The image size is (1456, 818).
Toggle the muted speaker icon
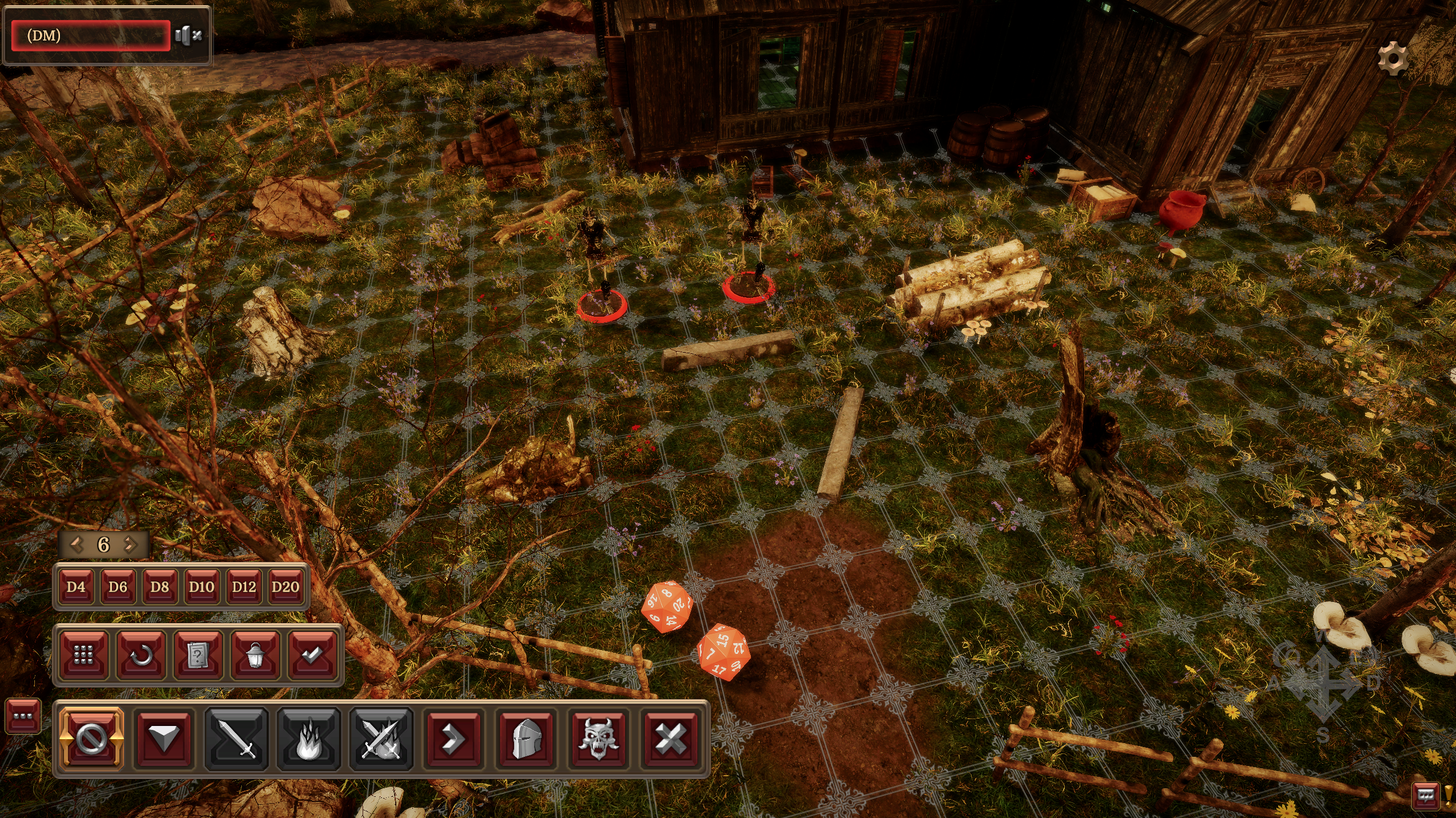(188, 35)
